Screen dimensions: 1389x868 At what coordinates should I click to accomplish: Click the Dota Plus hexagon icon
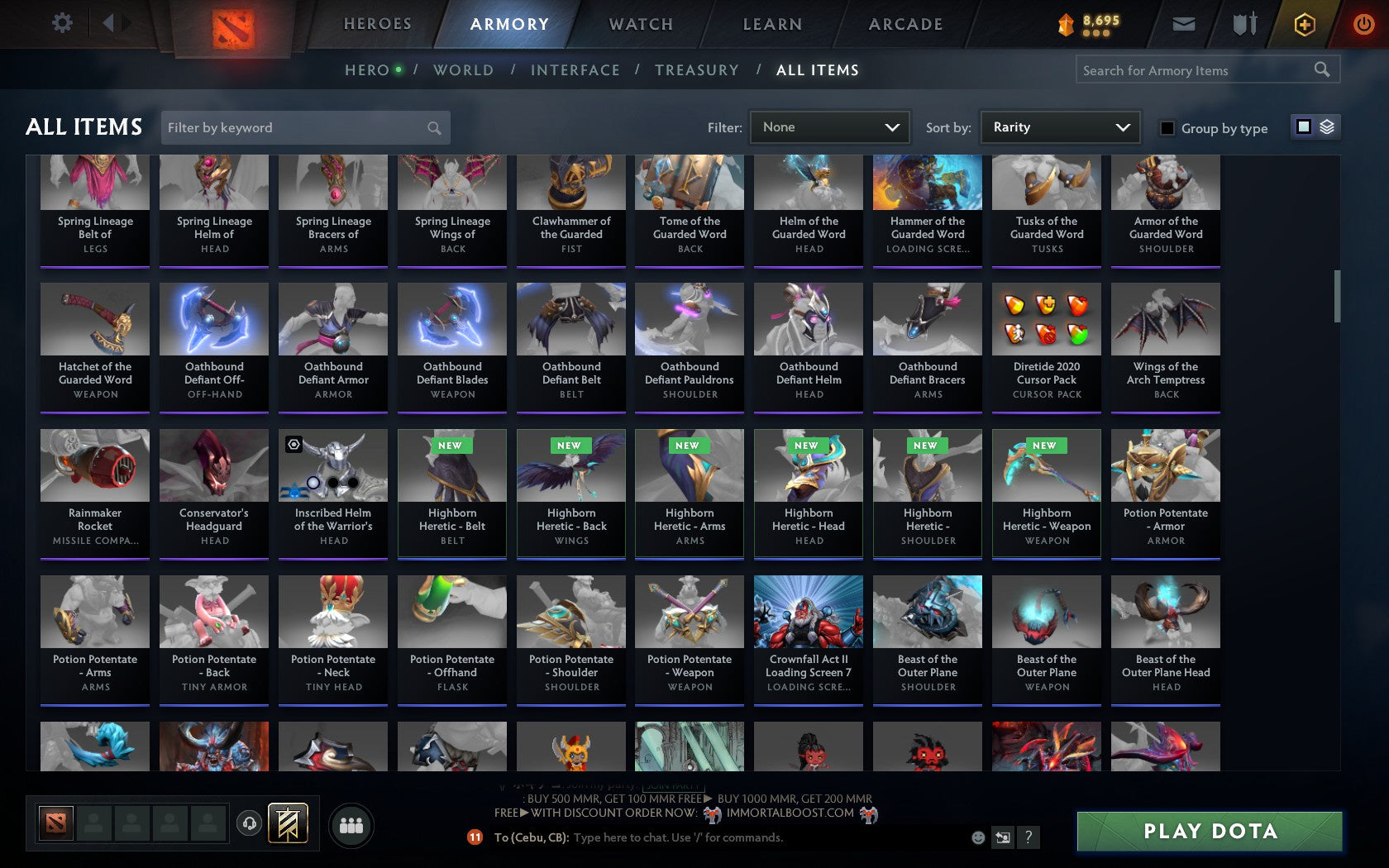click(1305, 24)
